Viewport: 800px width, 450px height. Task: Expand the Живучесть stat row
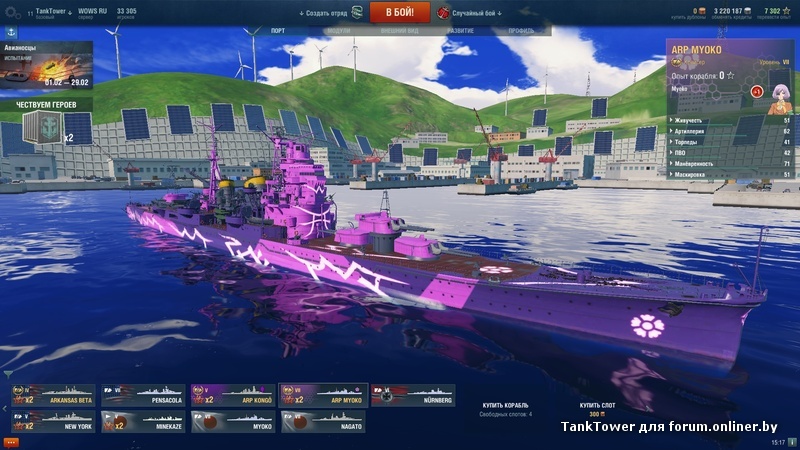coord(729,120)
